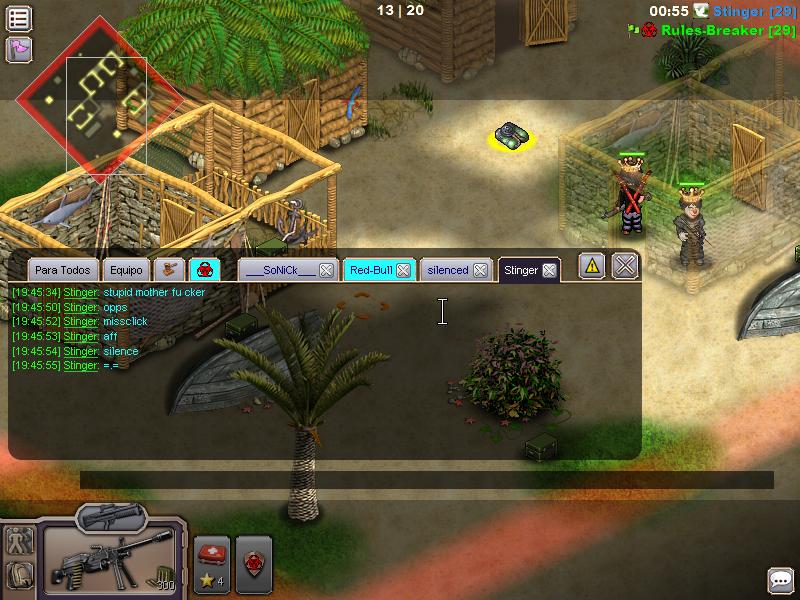Switch to the Para Todos chat tab
The image size is (800, 600).
click(63, 270)
